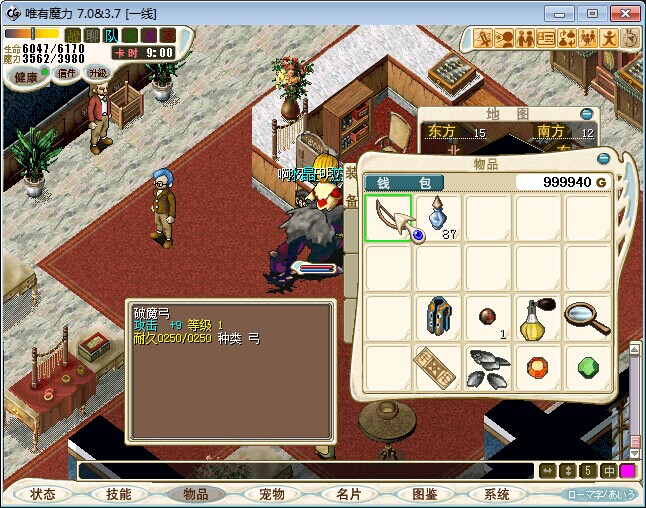Select the green gem item
This screenshot has width=646, height=508.
point(589,368)
